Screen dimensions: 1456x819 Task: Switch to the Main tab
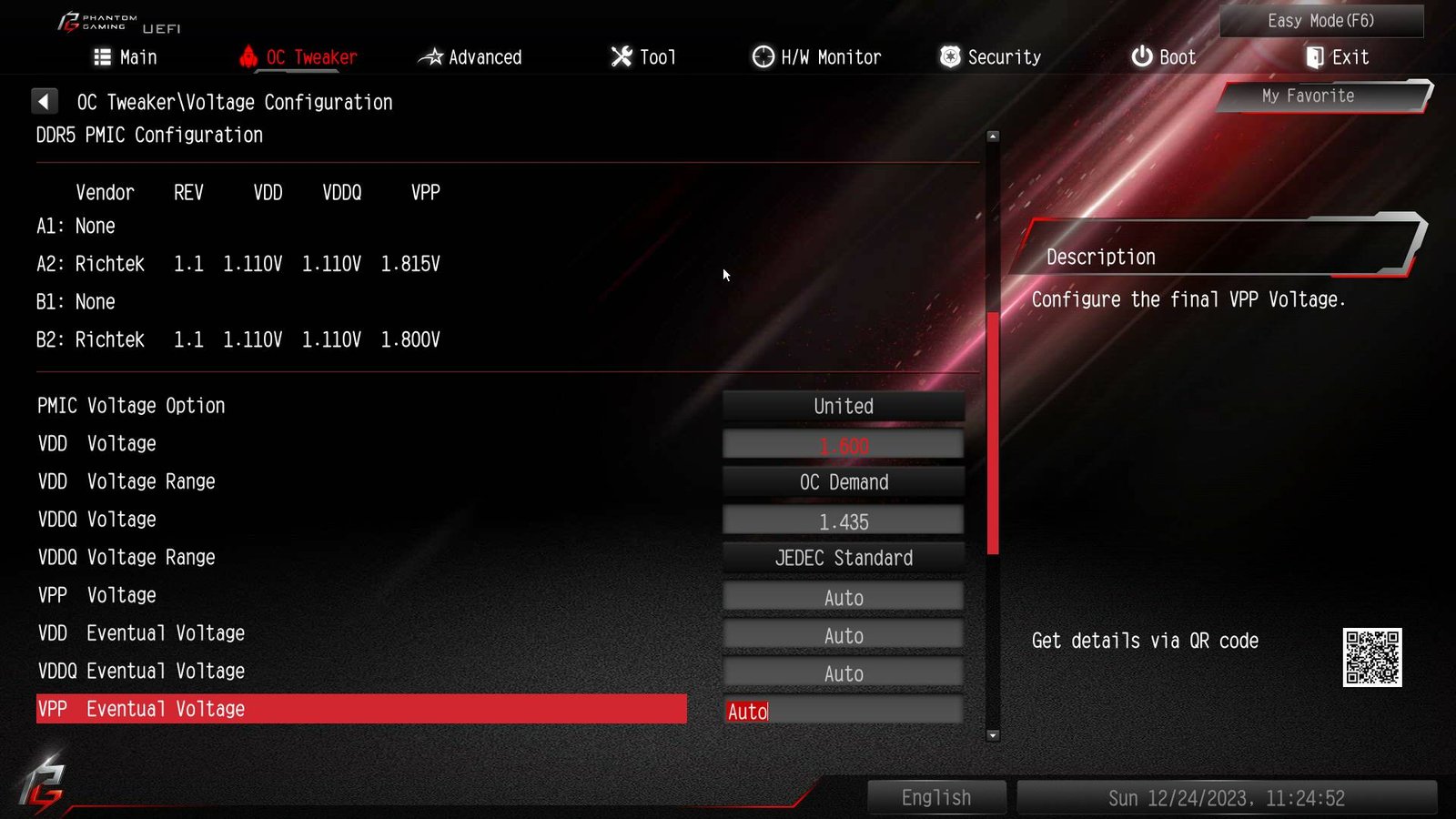[x=126, y=57]
